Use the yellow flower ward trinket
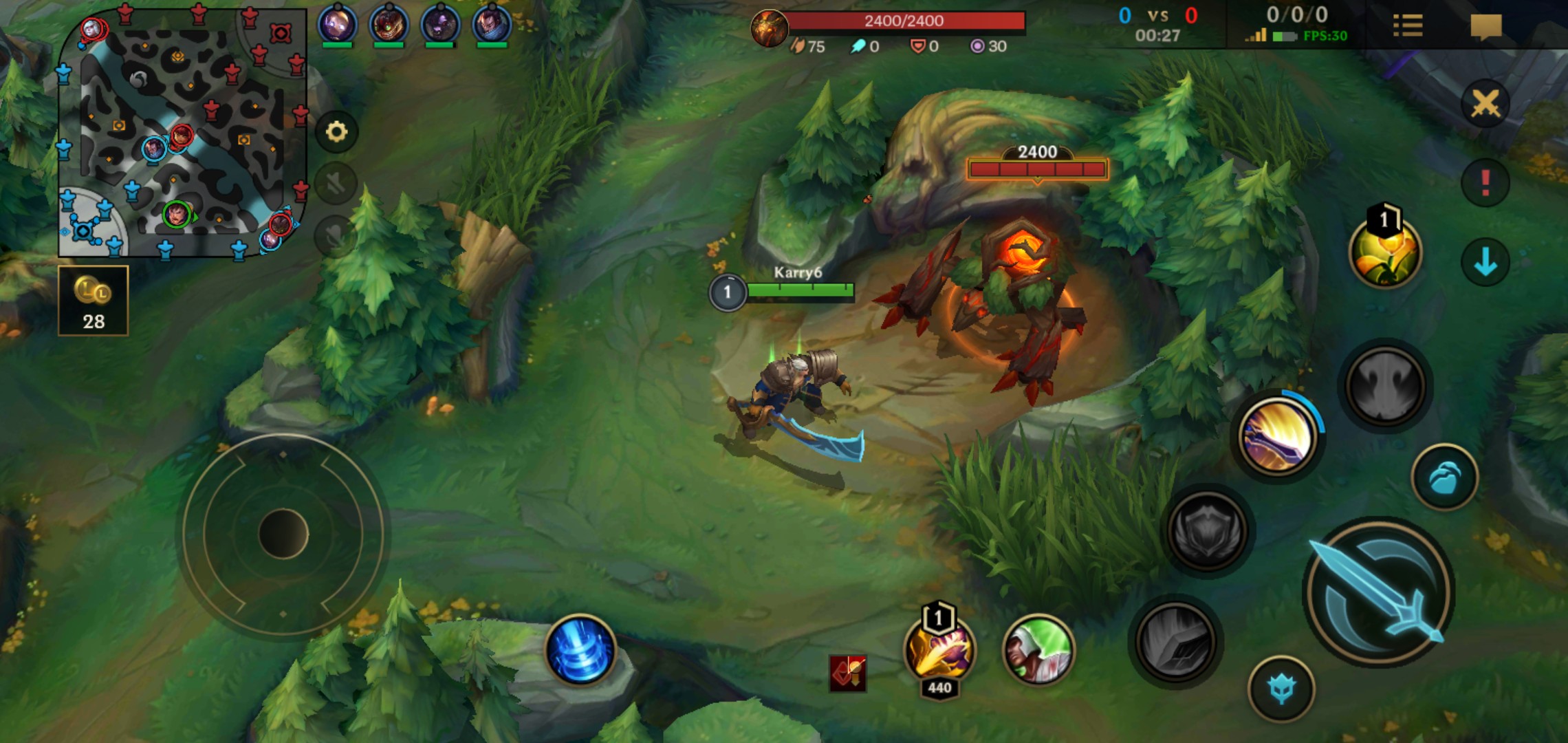Image resolution: width=1568 pixels, height=743 pixels. tap(1384, 251)
